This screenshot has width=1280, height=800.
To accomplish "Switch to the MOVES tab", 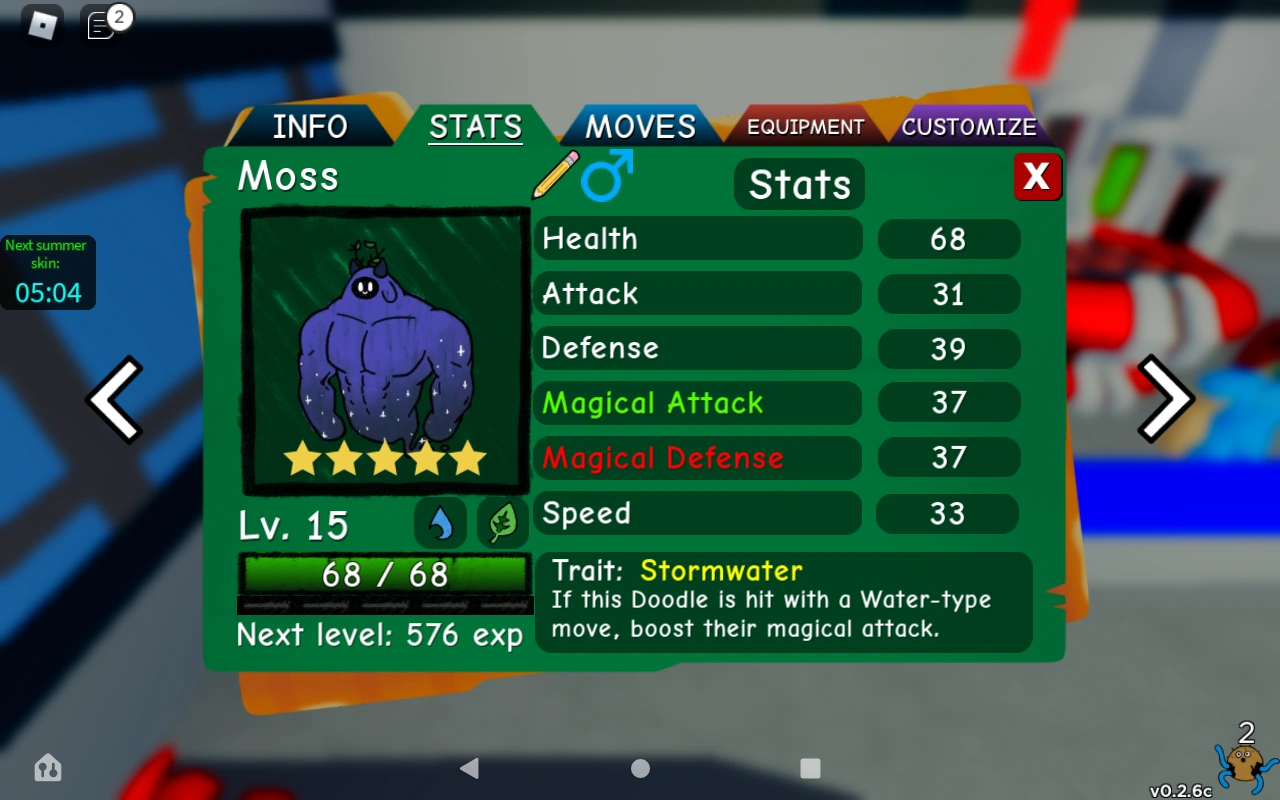I will point(640,126).
